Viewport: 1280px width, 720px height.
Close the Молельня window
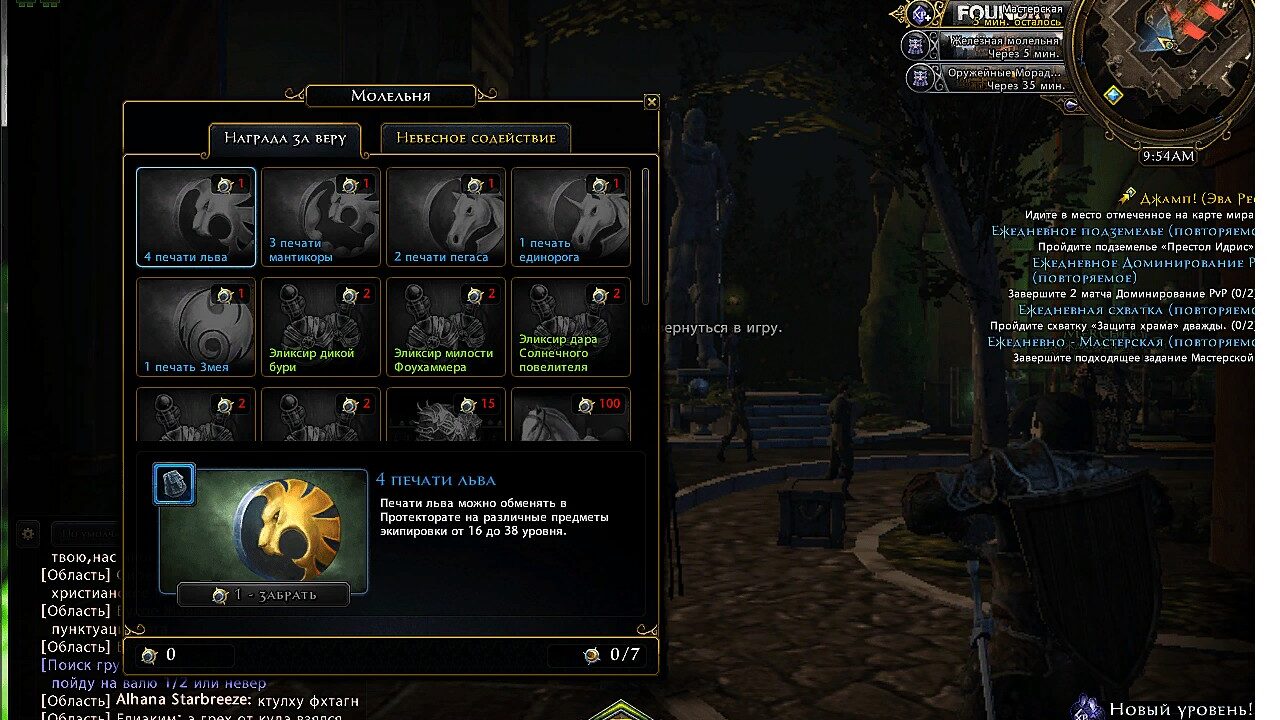coord(652,102)
